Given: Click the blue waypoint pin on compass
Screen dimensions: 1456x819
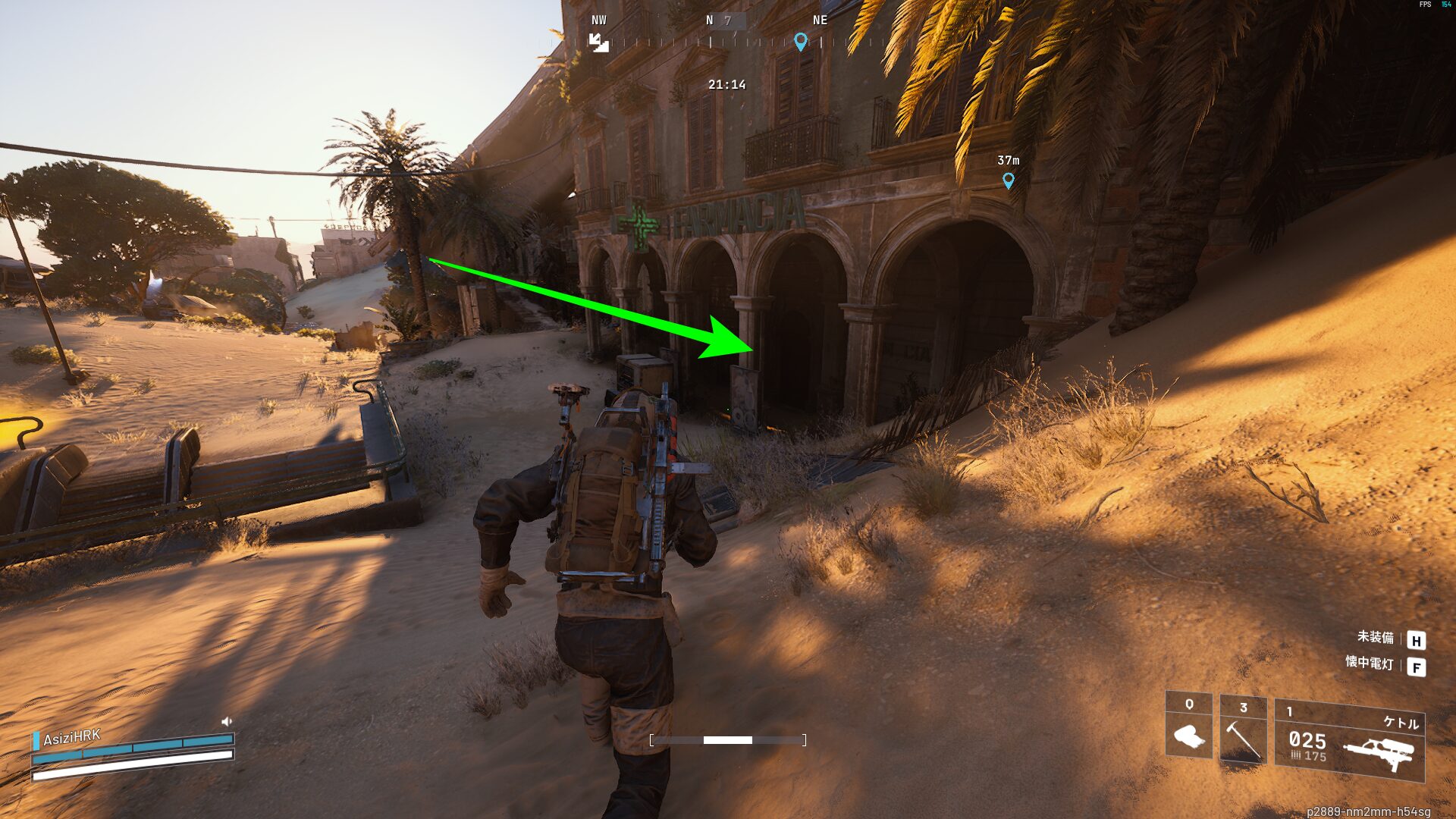Looking at the screenshot, I should click(x=800, y=41).
